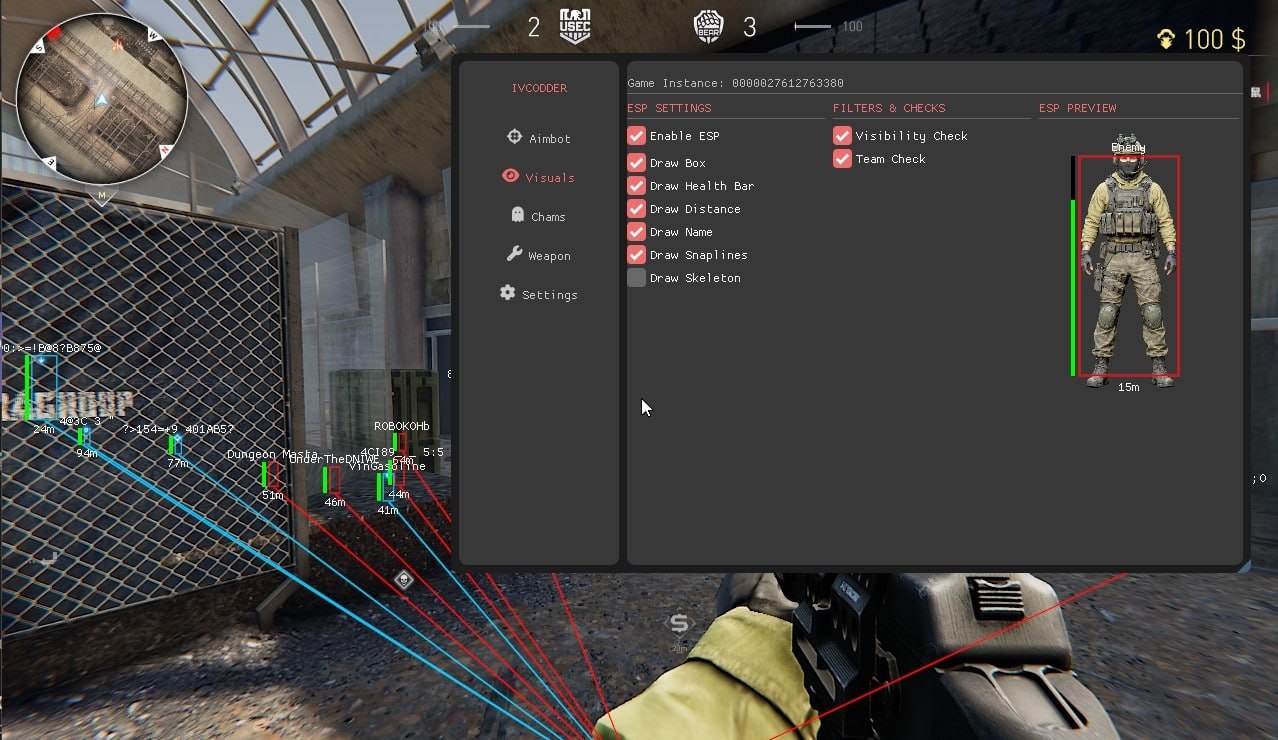Uncheck the Team Check box
The image size is (1278, 740).
(843, 159)
